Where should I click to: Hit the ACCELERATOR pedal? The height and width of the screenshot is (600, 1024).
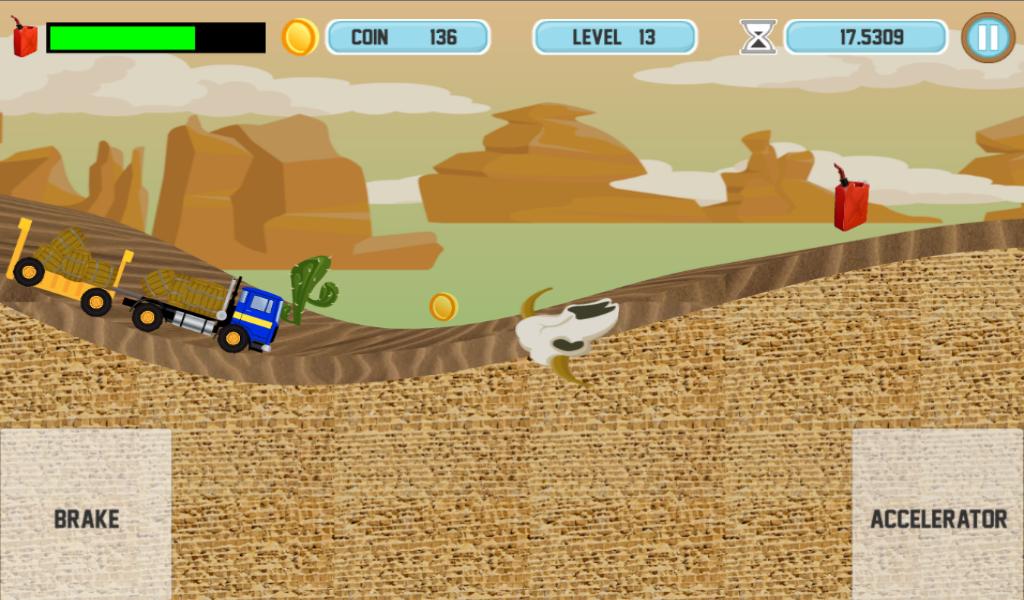(937, 514)
